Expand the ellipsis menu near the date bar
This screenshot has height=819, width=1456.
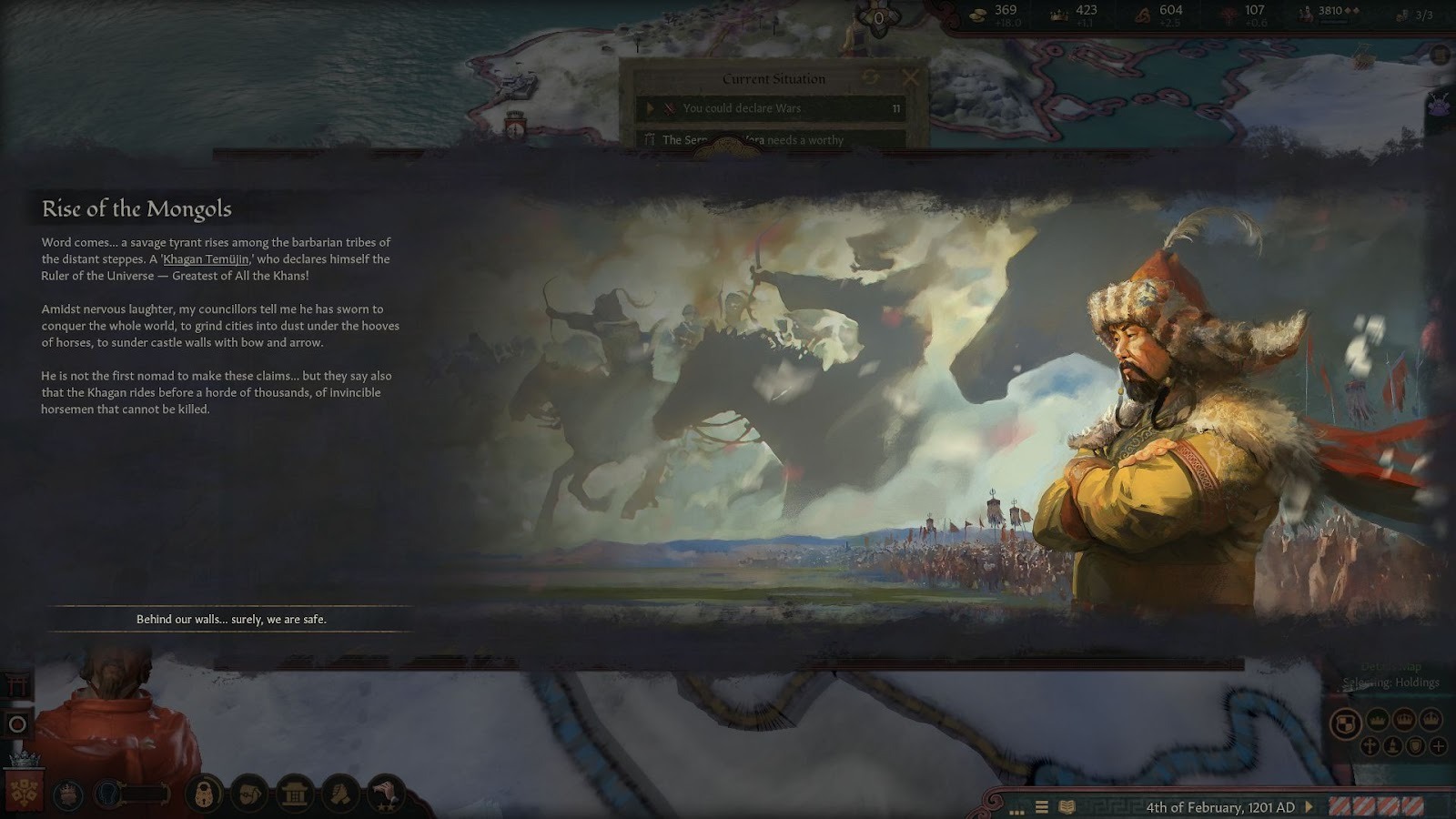(1019, 809)
